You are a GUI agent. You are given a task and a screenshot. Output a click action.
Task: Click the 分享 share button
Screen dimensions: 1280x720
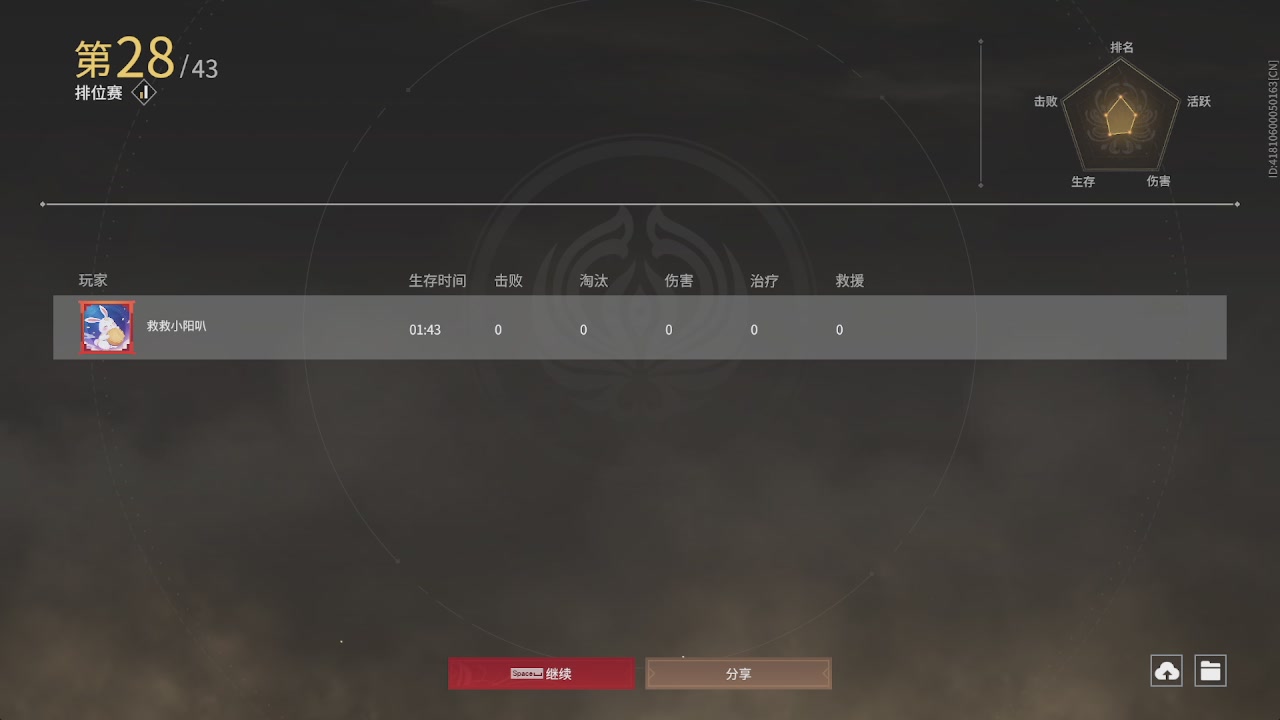click(x=738, y=673)
